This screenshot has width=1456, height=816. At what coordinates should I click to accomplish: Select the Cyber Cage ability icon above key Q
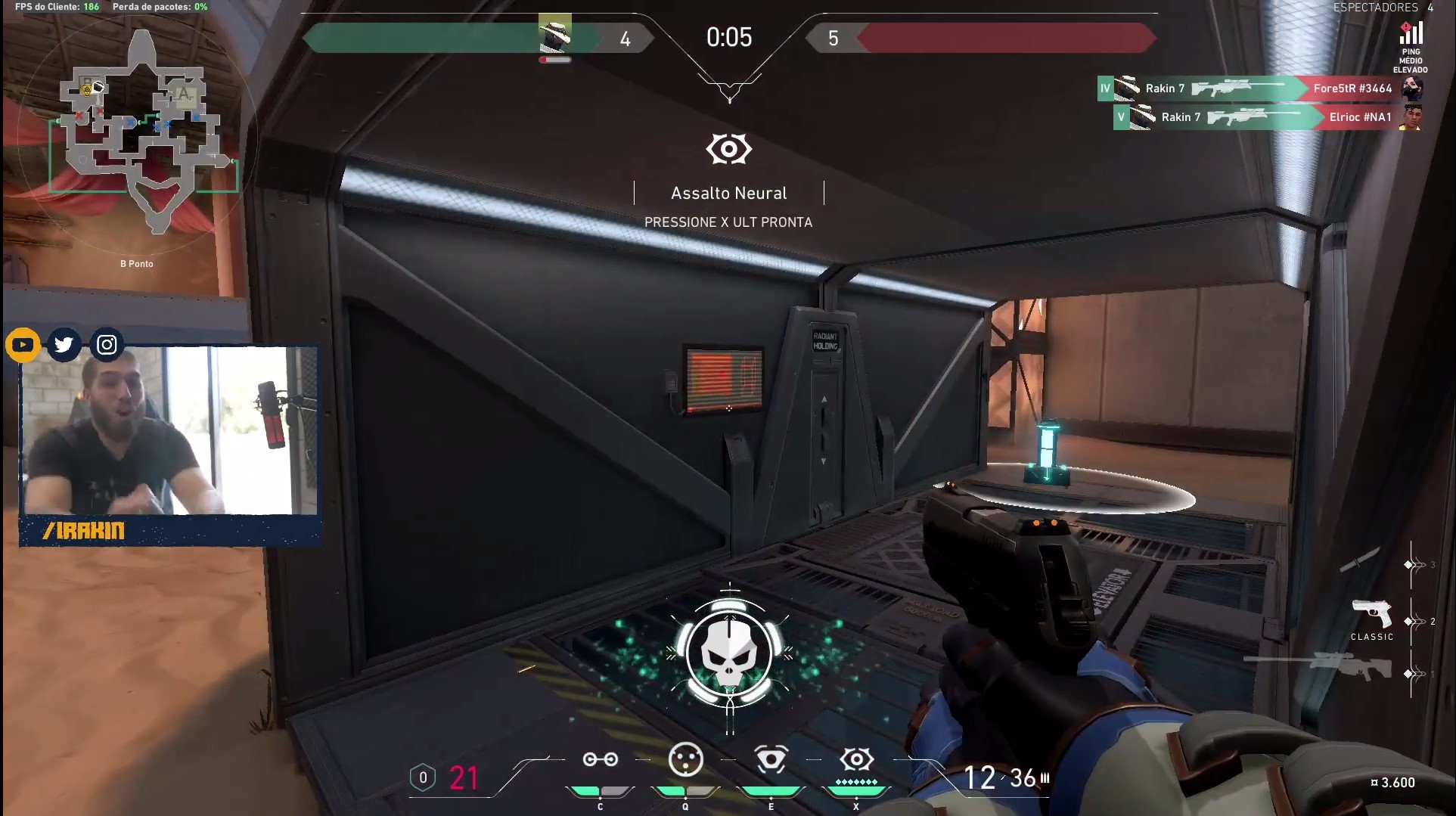pos(685,760)
